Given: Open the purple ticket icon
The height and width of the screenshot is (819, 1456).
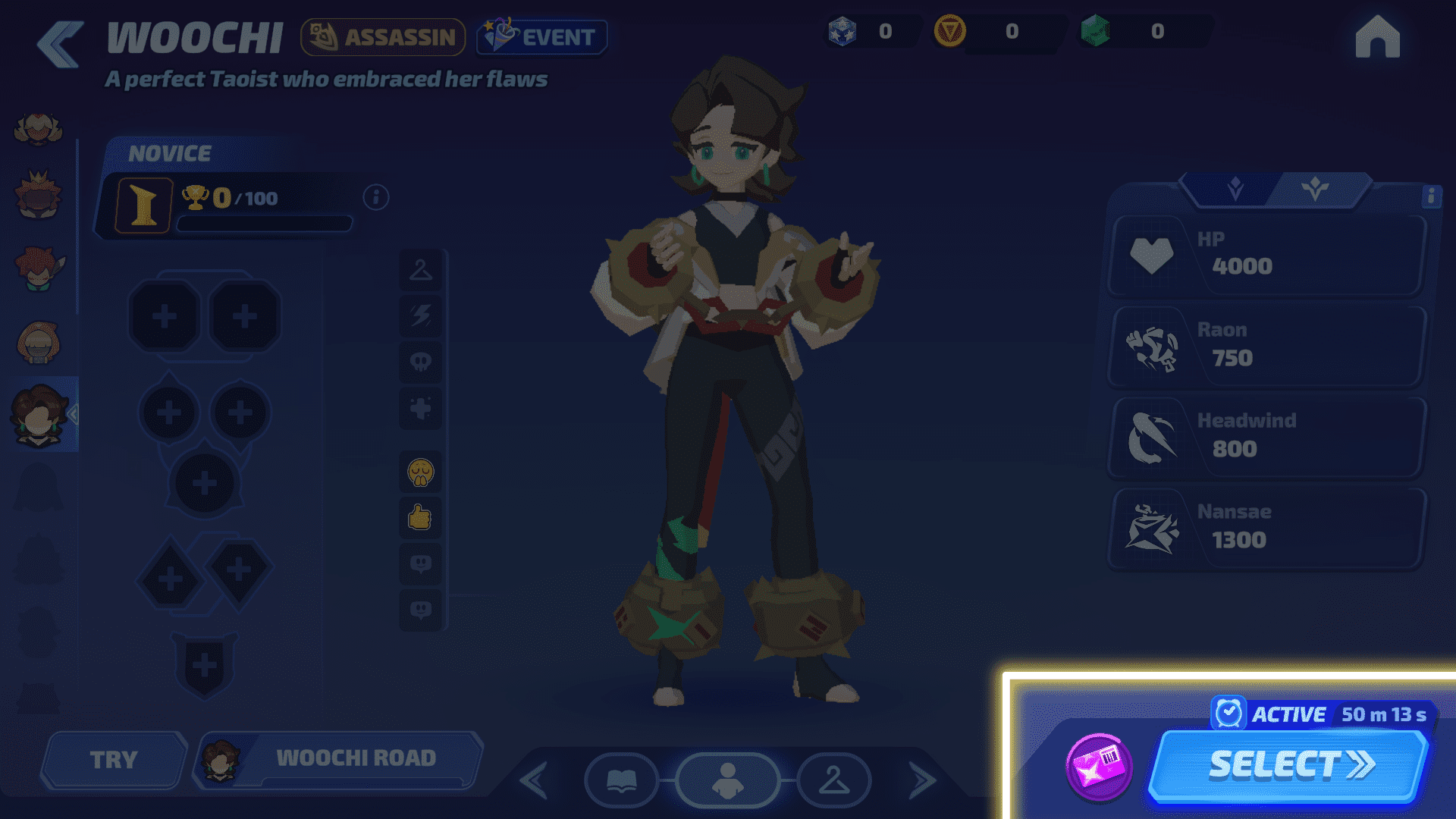Looking at the screenshot, I should coord(1099,767).
